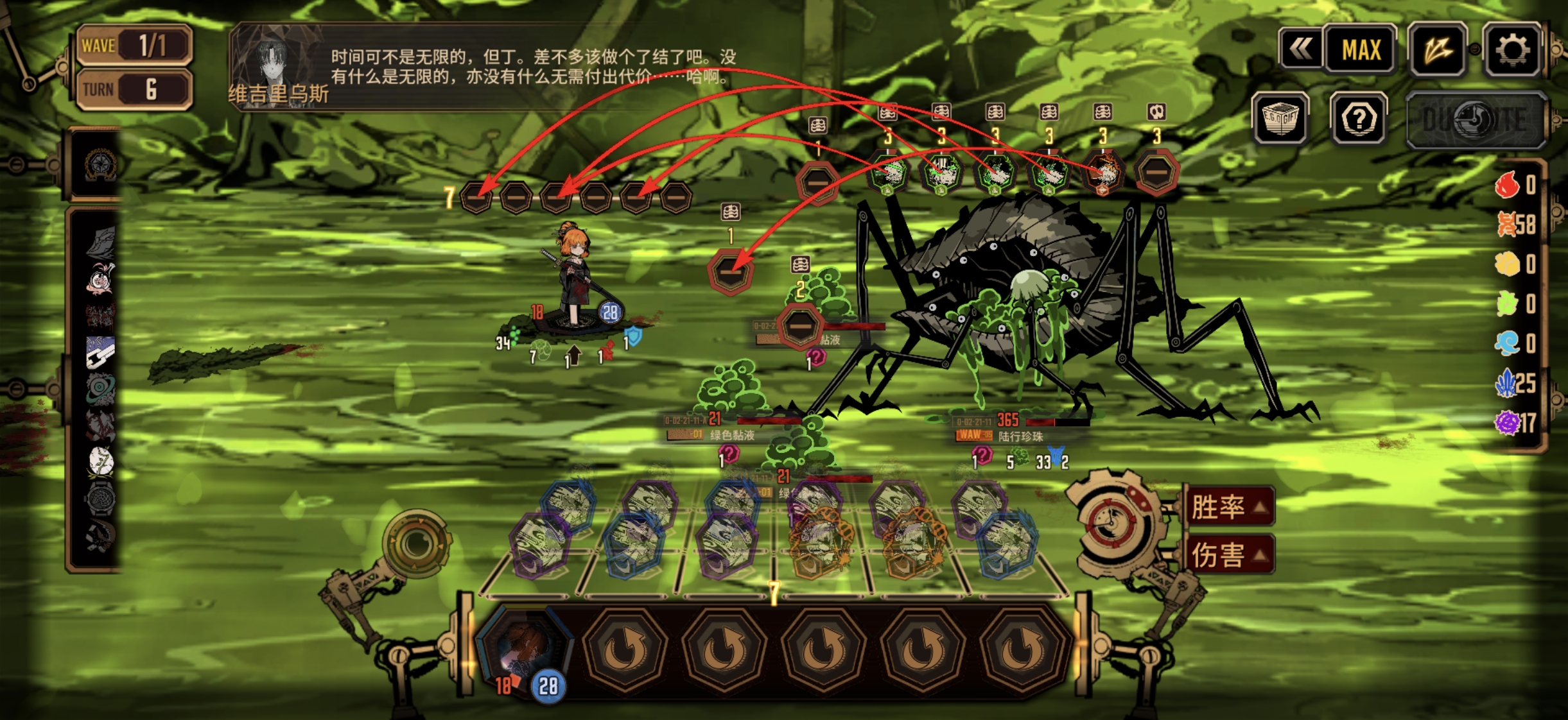Image resolution: width=1568 pixels, height=720 pixels.
Task: Choose the 伤害 damage auto-select
Action: point(1228,555)
